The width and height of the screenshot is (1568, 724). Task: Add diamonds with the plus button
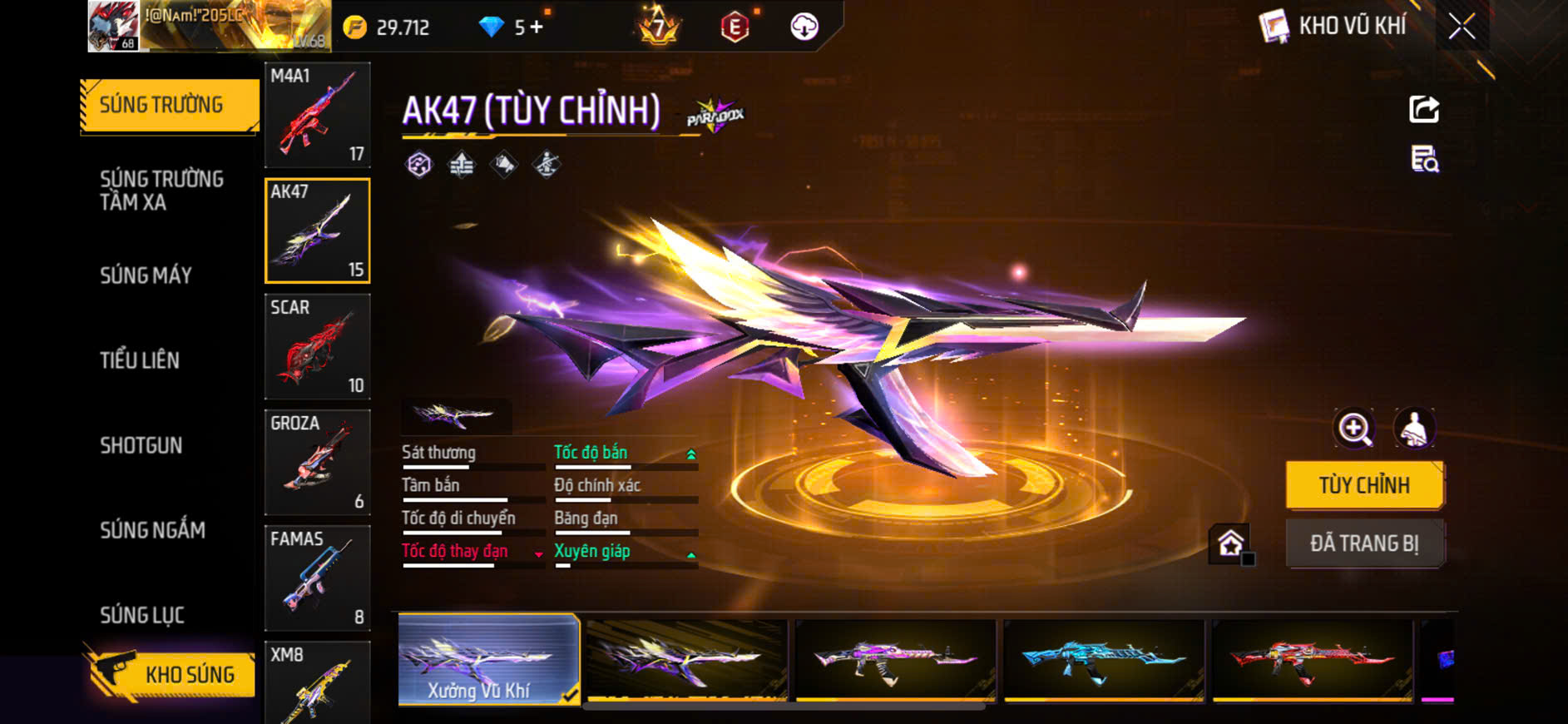[x=537, y=27]
